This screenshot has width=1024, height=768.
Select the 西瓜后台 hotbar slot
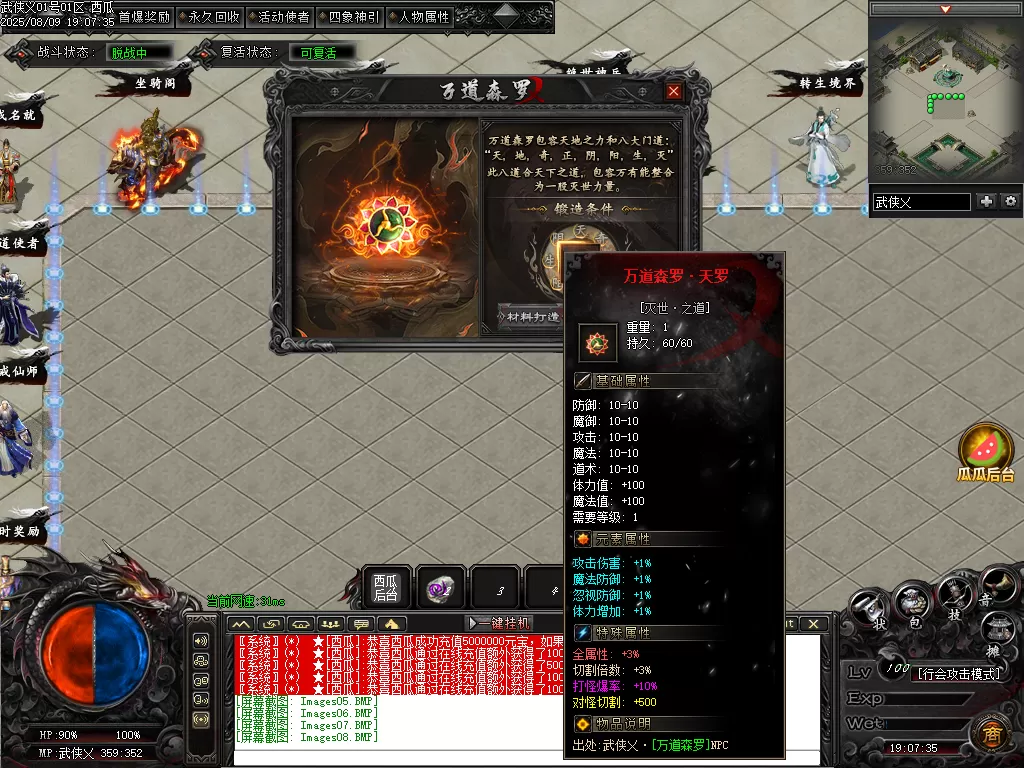coord(386,588)
